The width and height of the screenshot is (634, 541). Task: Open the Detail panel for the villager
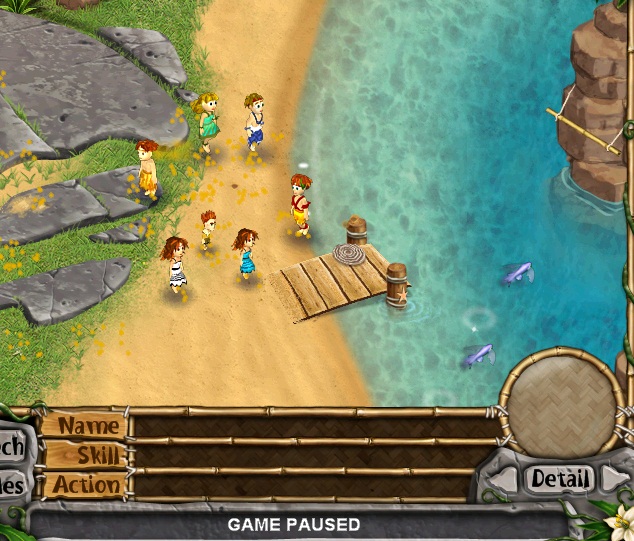(560, 479)
